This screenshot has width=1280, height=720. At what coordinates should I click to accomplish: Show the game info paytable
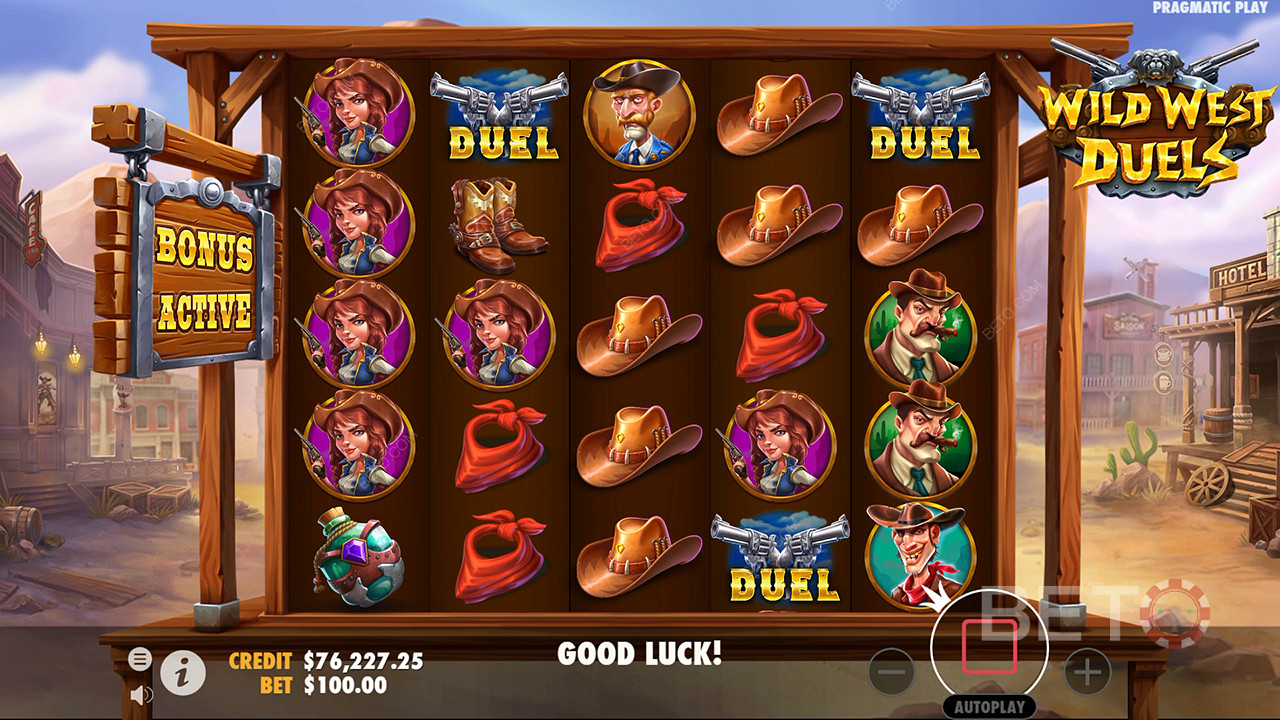tap(183, 673)
